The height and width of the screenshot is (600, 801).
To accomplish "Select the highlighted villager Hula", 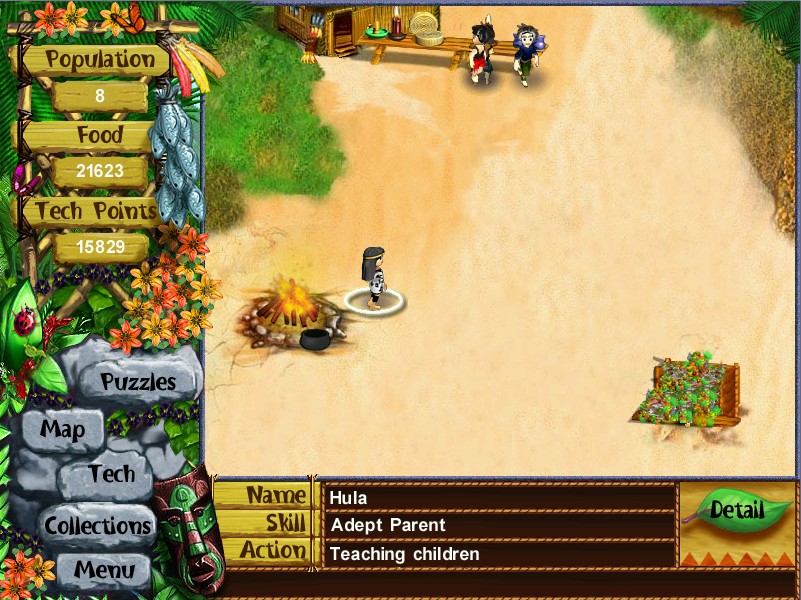I will pyautogui.click(x=374, y=278).
